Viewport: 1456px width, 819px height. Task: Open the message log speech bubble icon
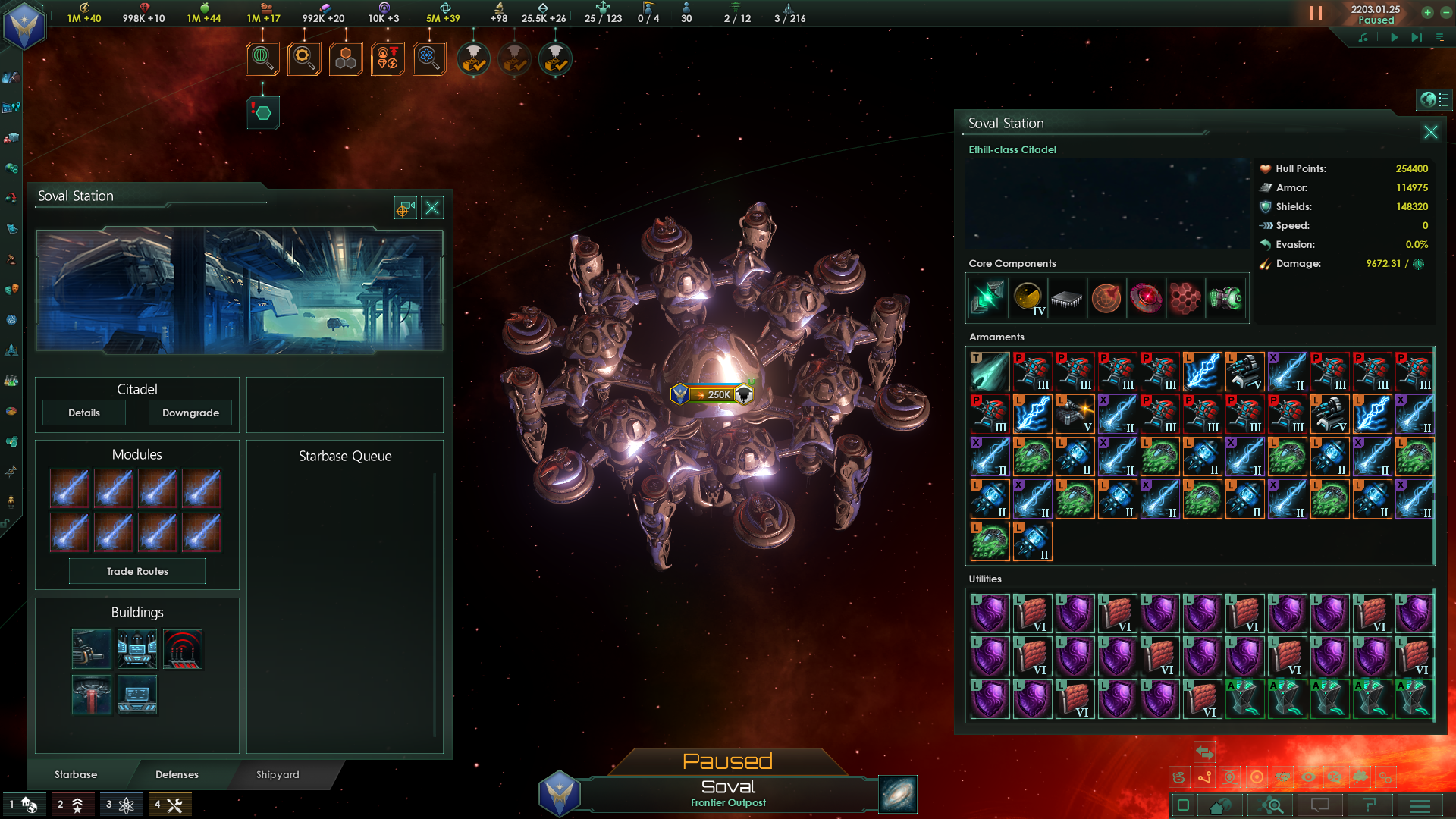coord(1319,806)
